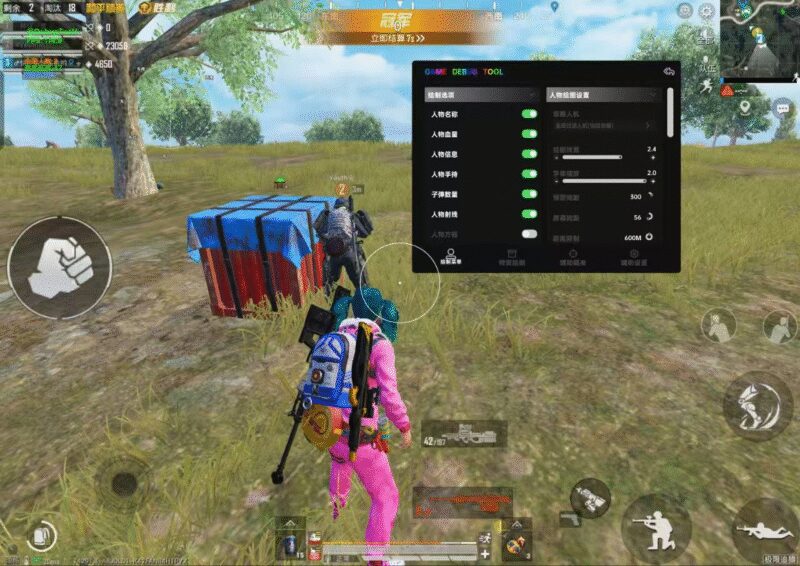Switch to the gear settings tab in debug panel
800x566 pixels.
(x=634, y=257)
